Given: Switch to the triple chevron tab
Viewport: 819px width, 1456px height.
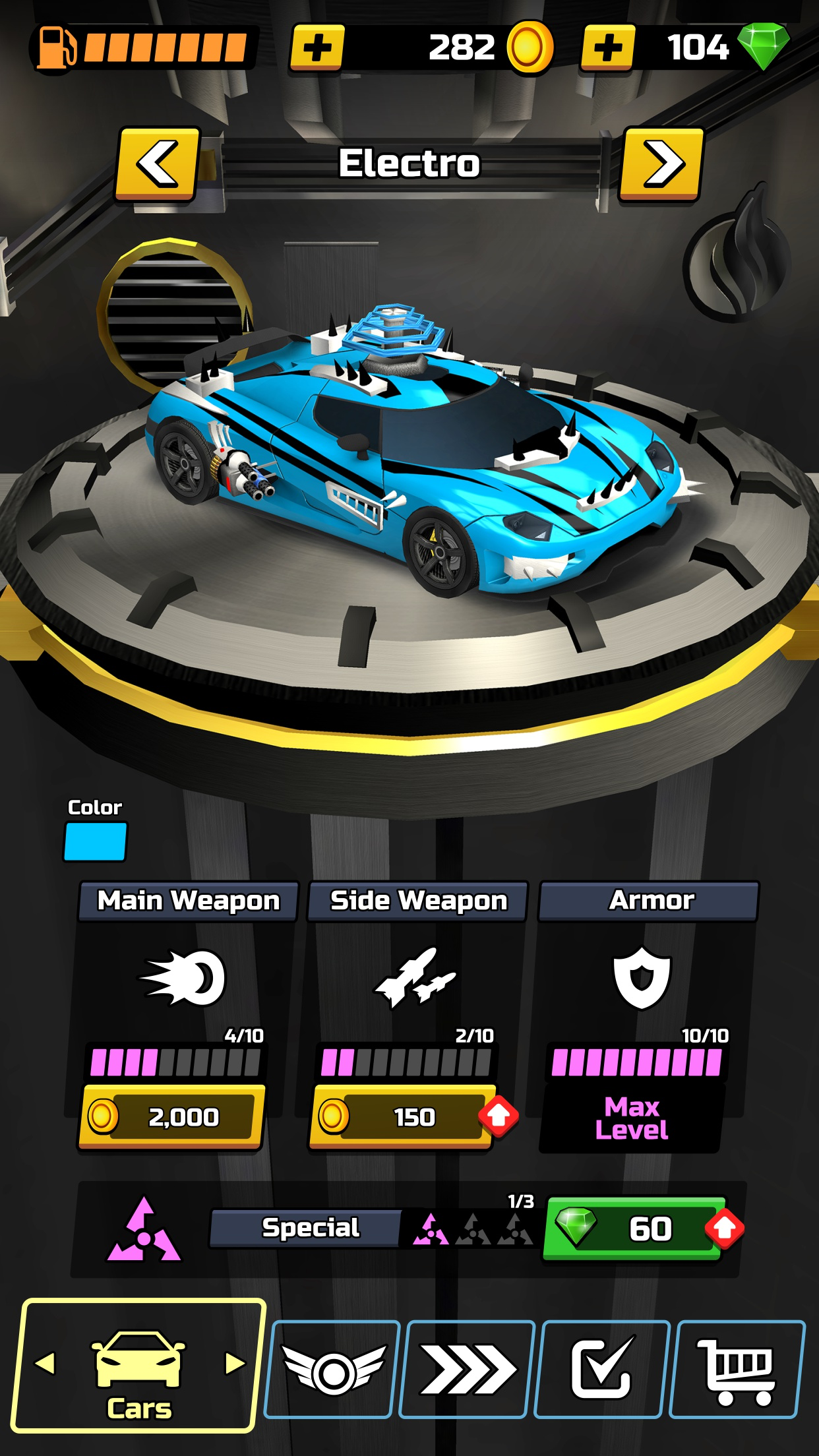Looking at the screenshot, I should point(468,1370).
